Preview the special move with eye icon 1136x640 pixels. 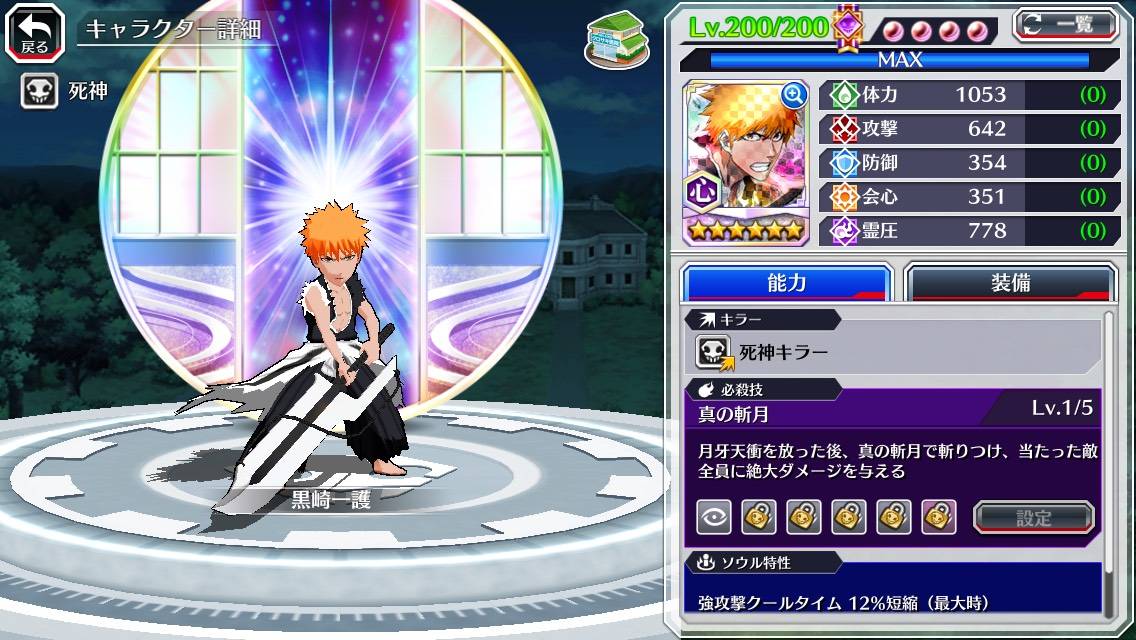tap(713, 517)
